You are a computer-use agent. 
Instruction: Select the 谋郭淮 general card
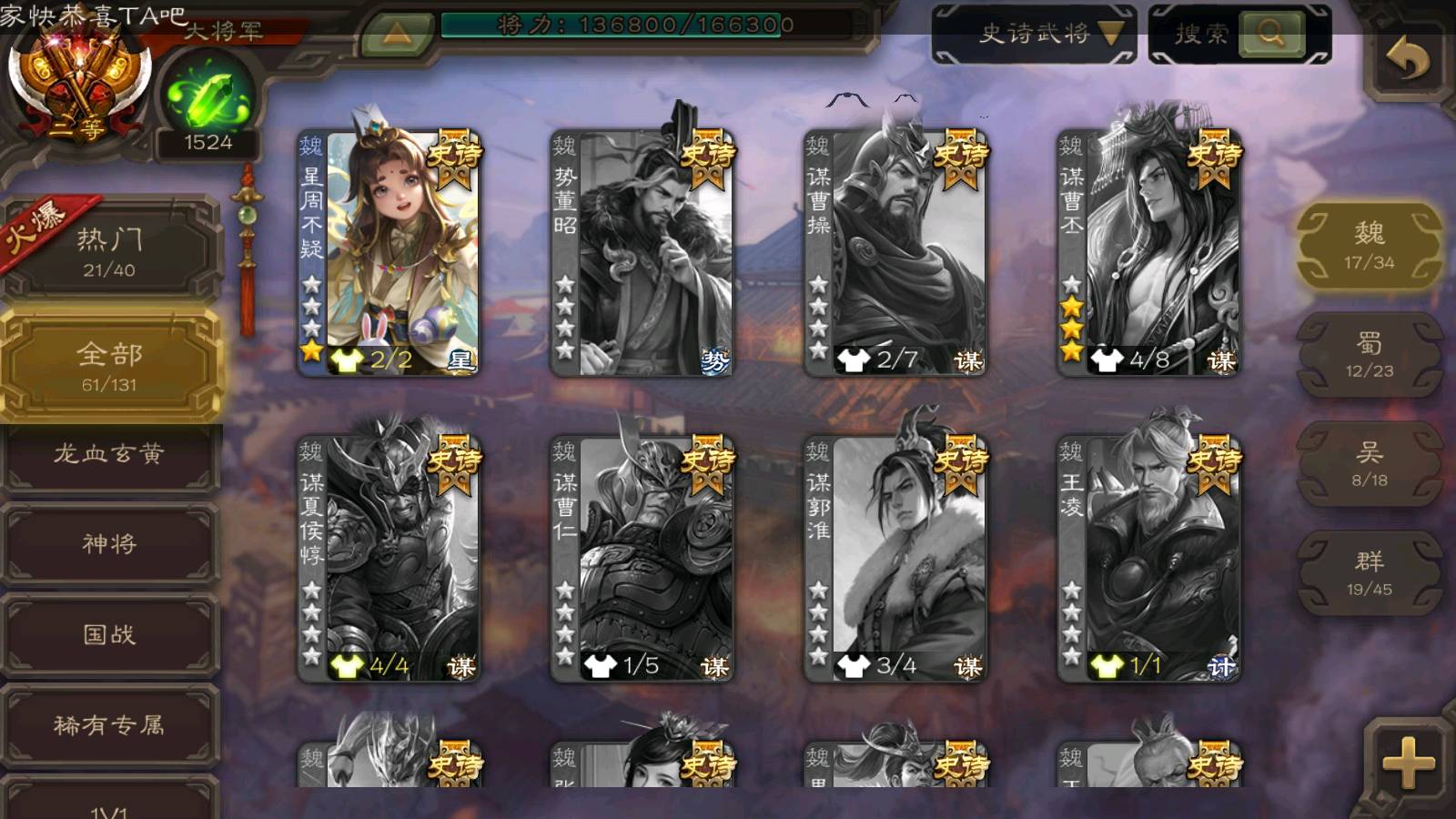[x=896, y=559]
